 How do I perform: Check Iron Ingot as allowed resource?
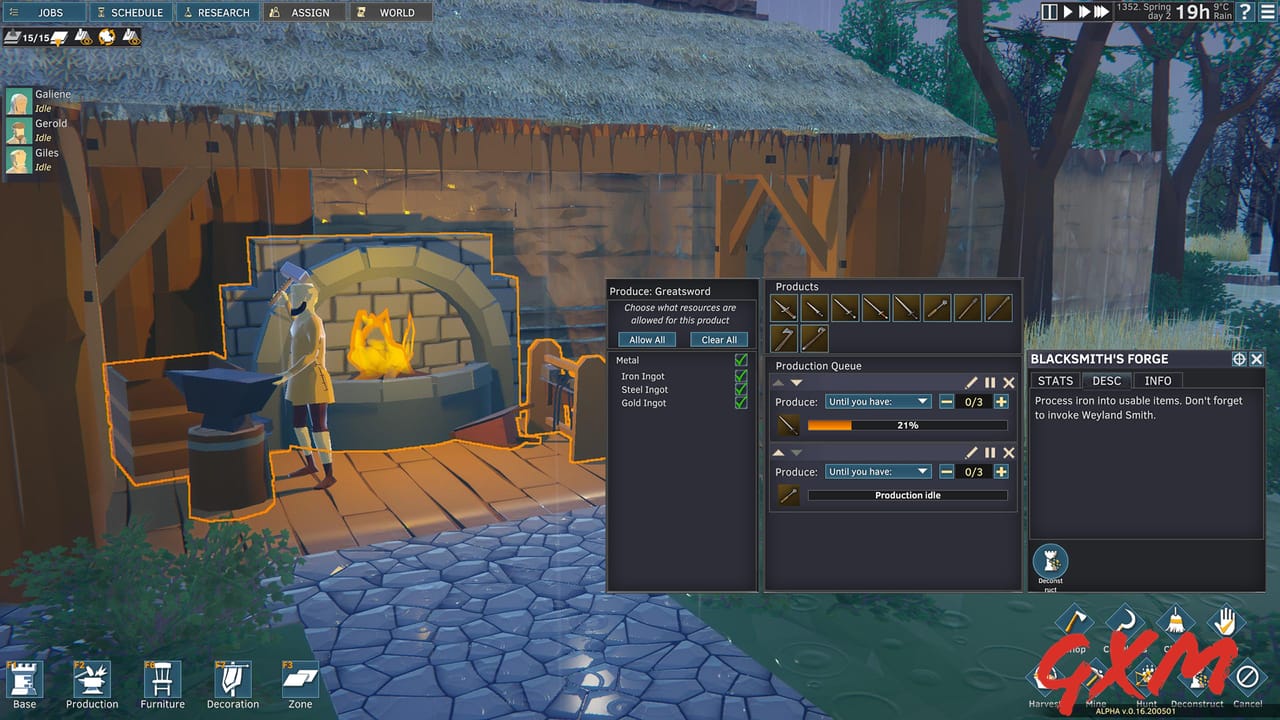coord(741,376)
